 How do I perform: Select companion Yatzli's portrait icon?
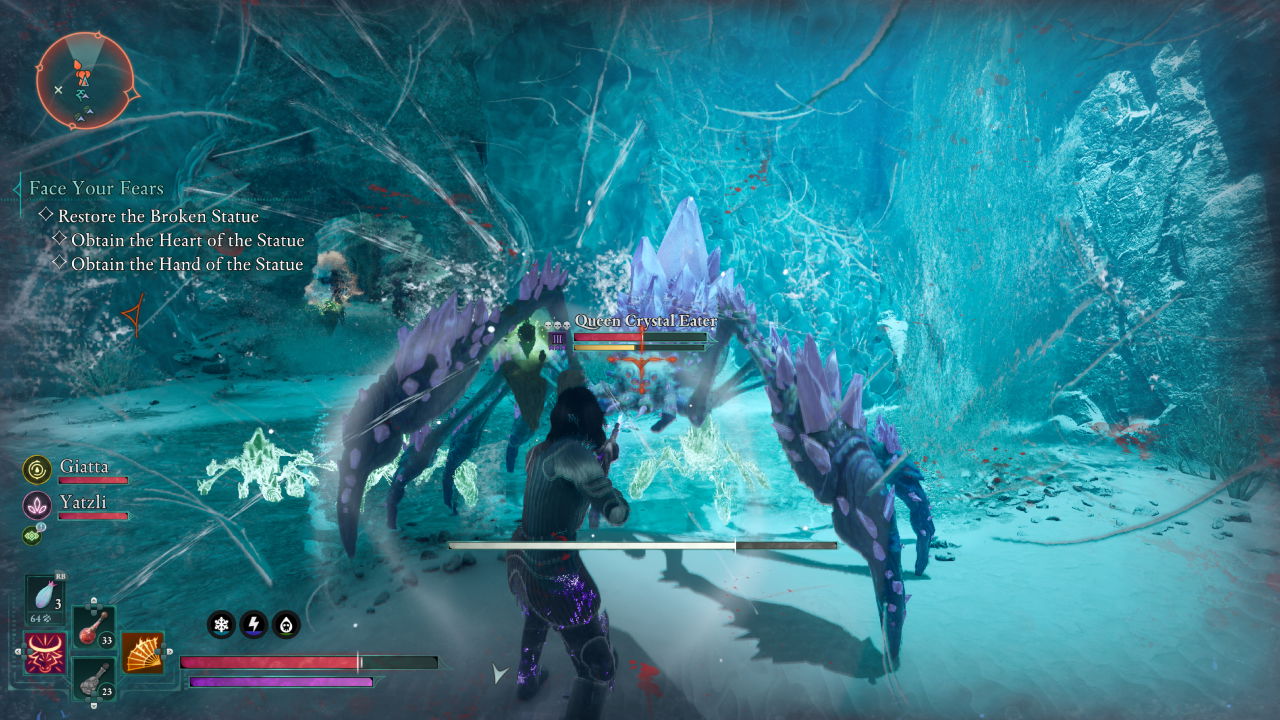pyautogui.click(x=37, y=505)
